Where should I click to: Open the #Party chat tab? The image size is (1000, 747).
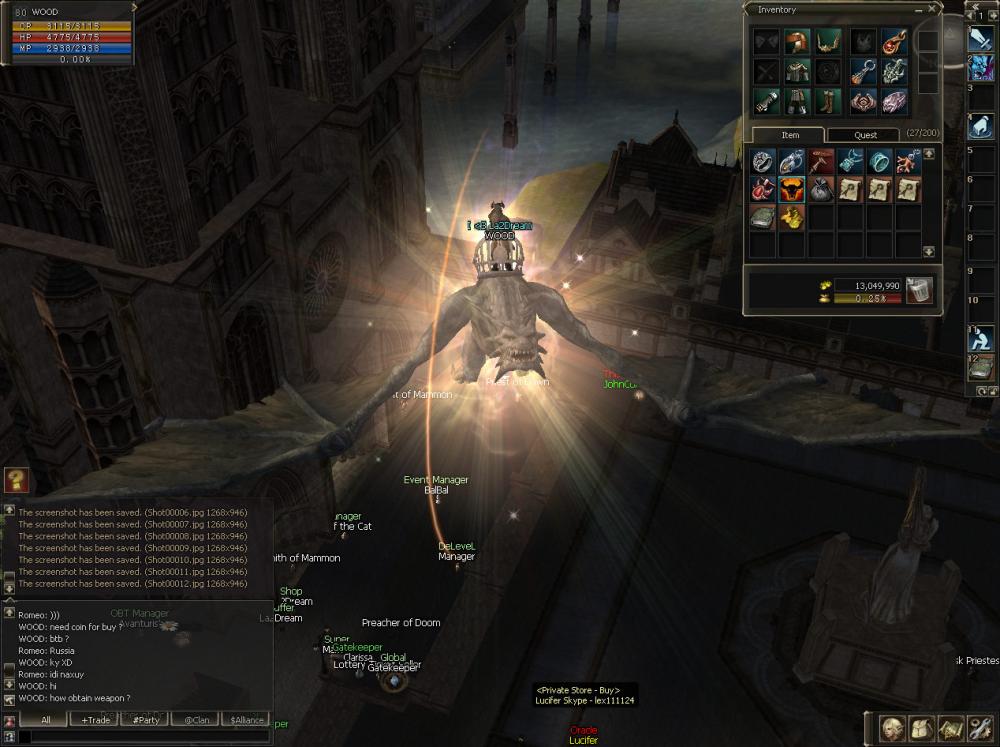coord(146,720)
